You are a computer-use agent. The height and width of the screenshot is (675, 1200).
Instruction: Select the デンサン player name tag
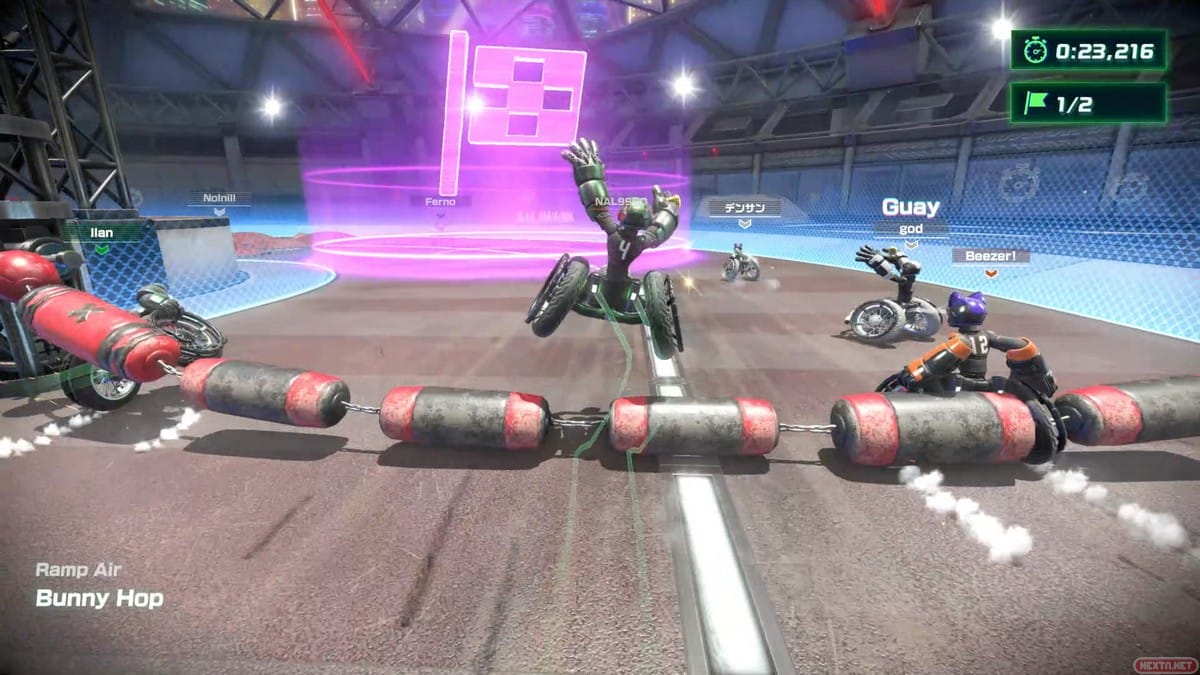[743, 208]
